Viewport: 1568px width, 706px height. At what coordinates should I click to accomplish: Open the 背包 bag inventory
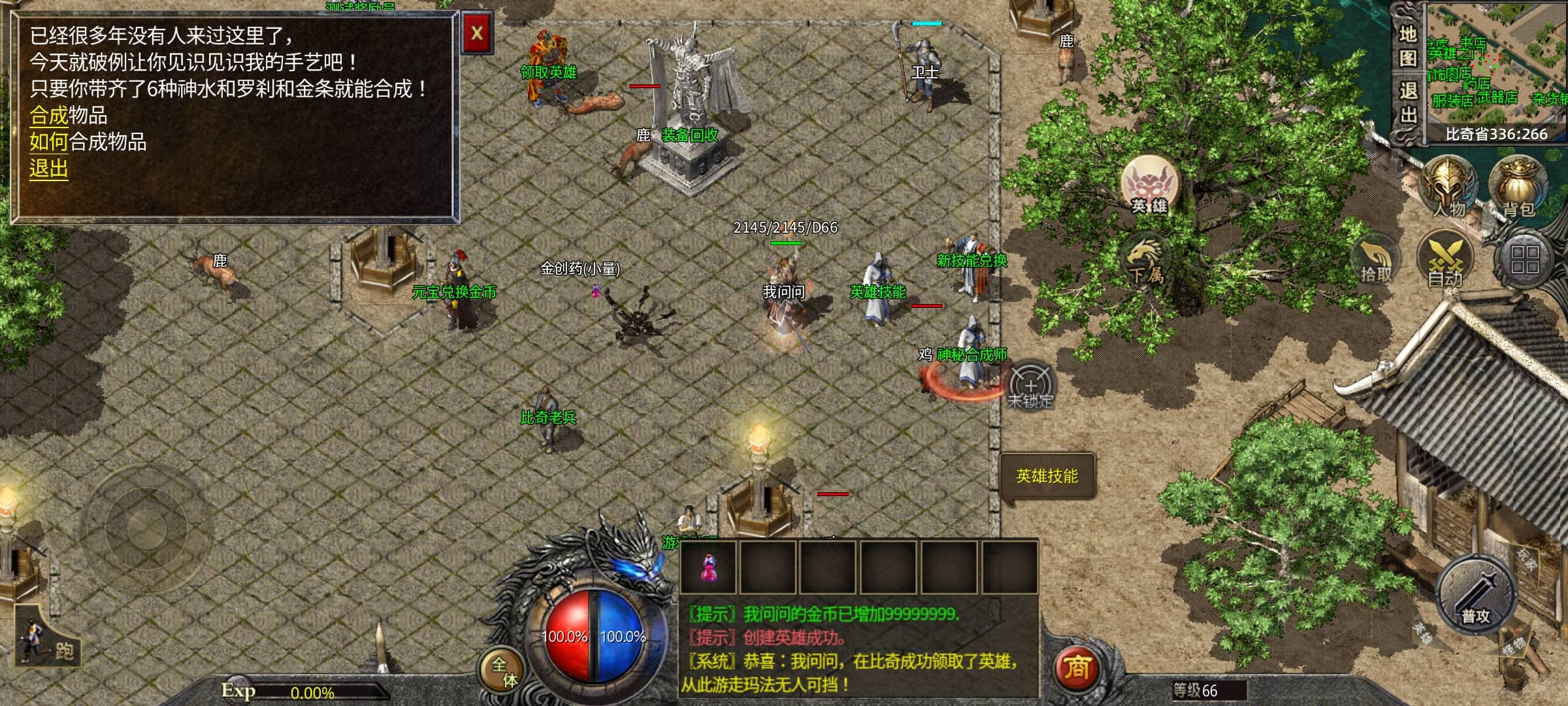coord(1517,186)
